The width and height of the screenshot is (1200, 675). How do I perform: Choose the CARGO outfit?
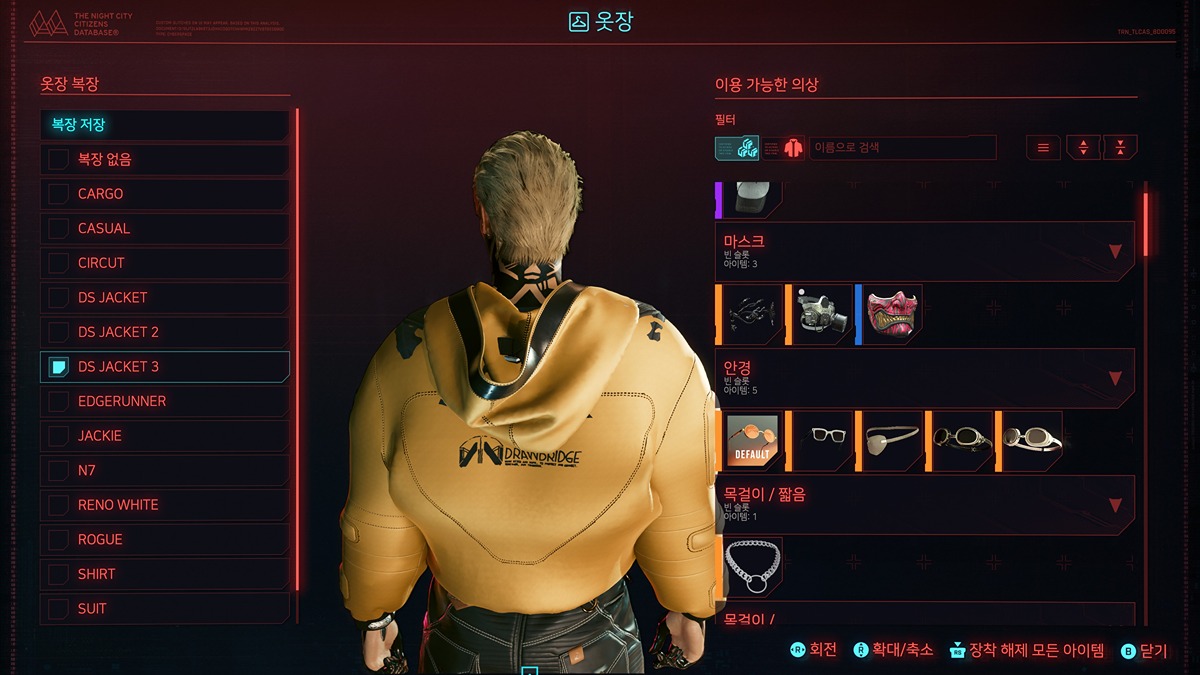click(x=165, y=194)
